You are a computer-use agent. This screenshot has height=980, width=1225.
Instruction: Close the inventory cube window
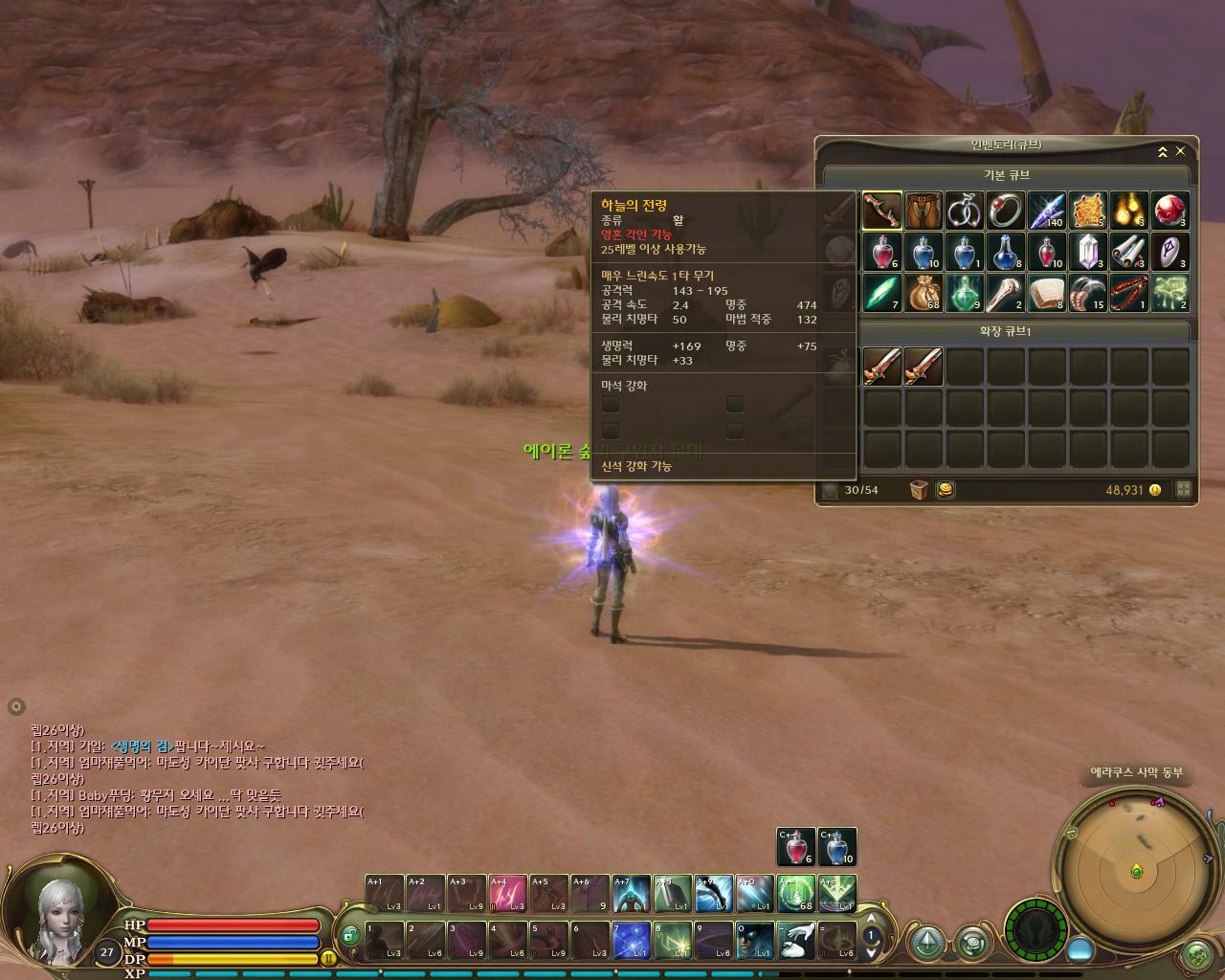(x=1180, y=151)
